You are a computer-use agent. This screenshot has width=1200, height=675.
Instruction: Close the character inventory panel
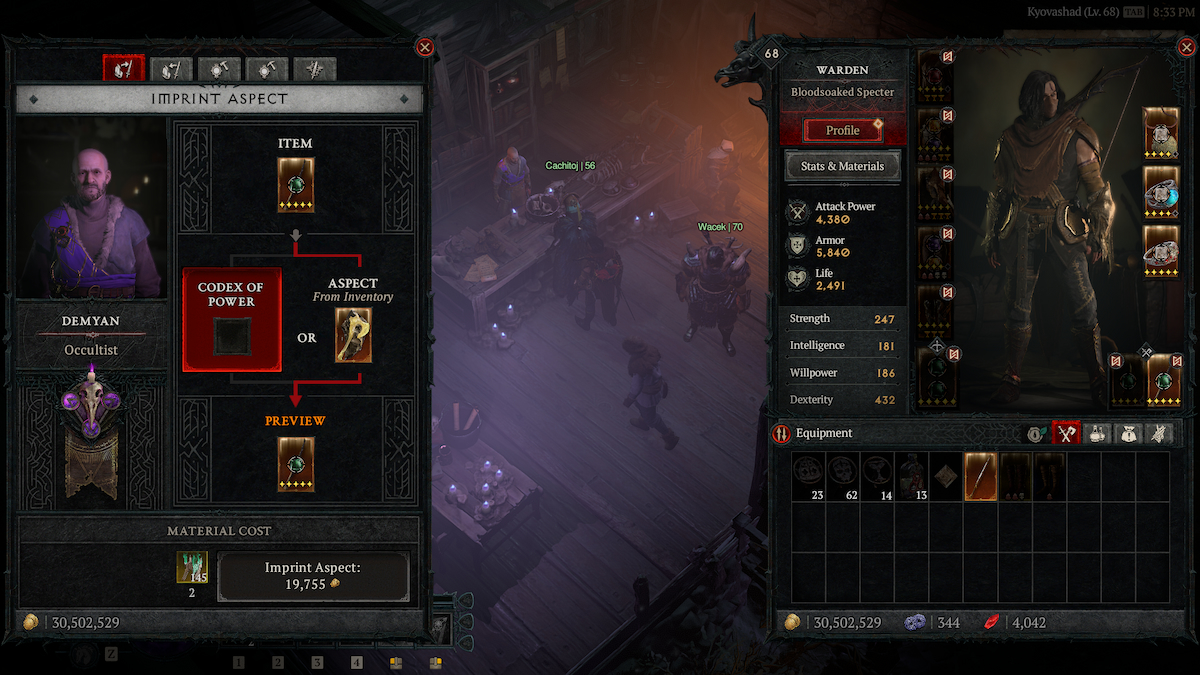click(x=1187, y=47)
